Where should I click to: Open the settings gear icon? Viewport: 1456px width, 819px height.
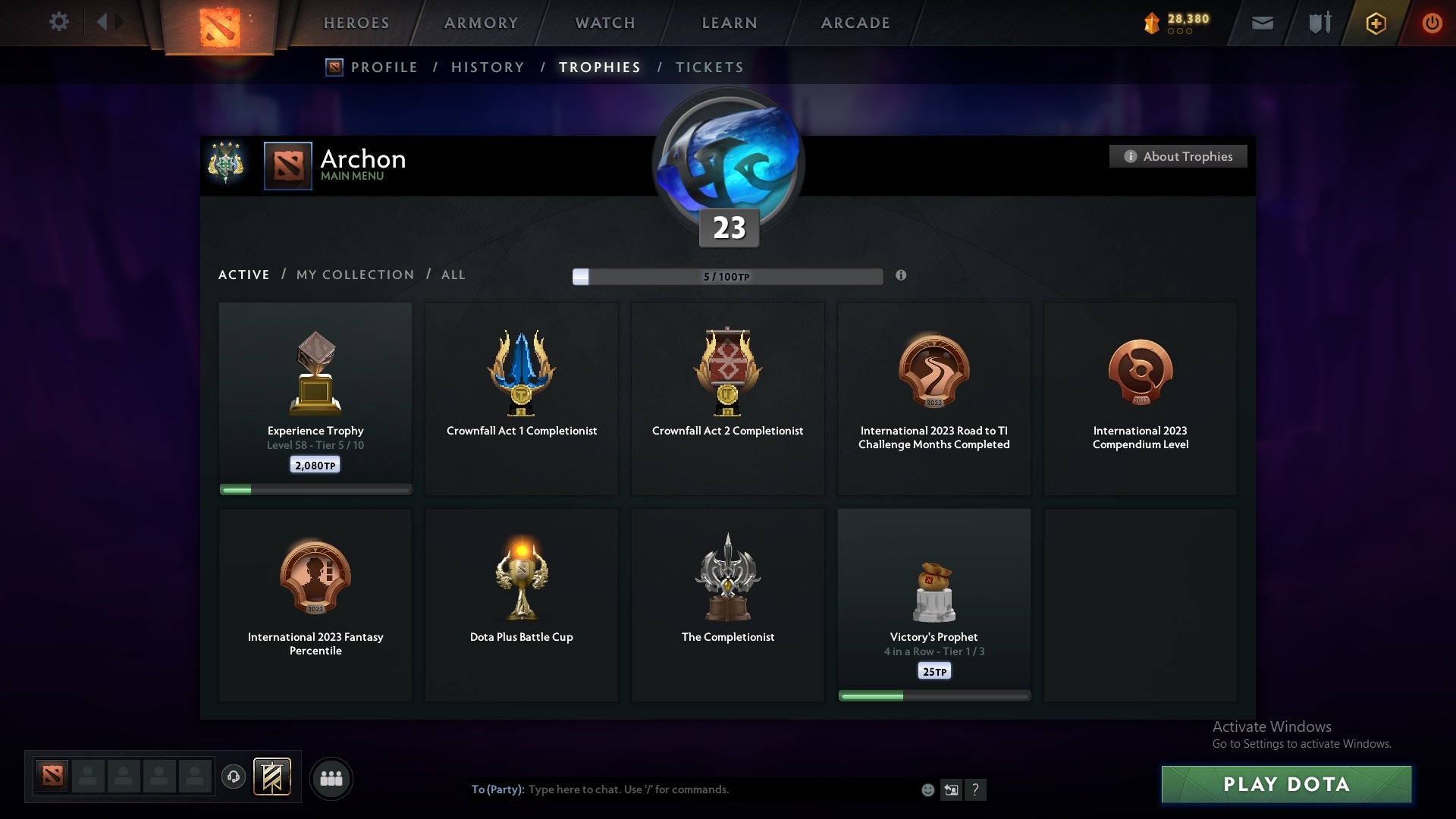click(60, 22)
